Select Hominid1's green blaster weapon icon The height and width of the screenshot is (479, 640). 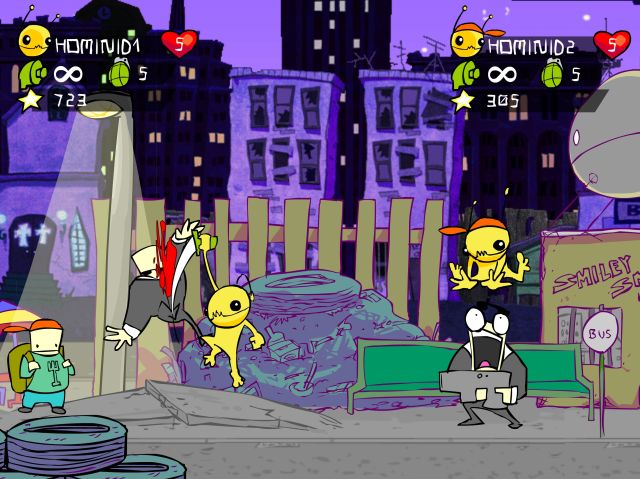34,73
